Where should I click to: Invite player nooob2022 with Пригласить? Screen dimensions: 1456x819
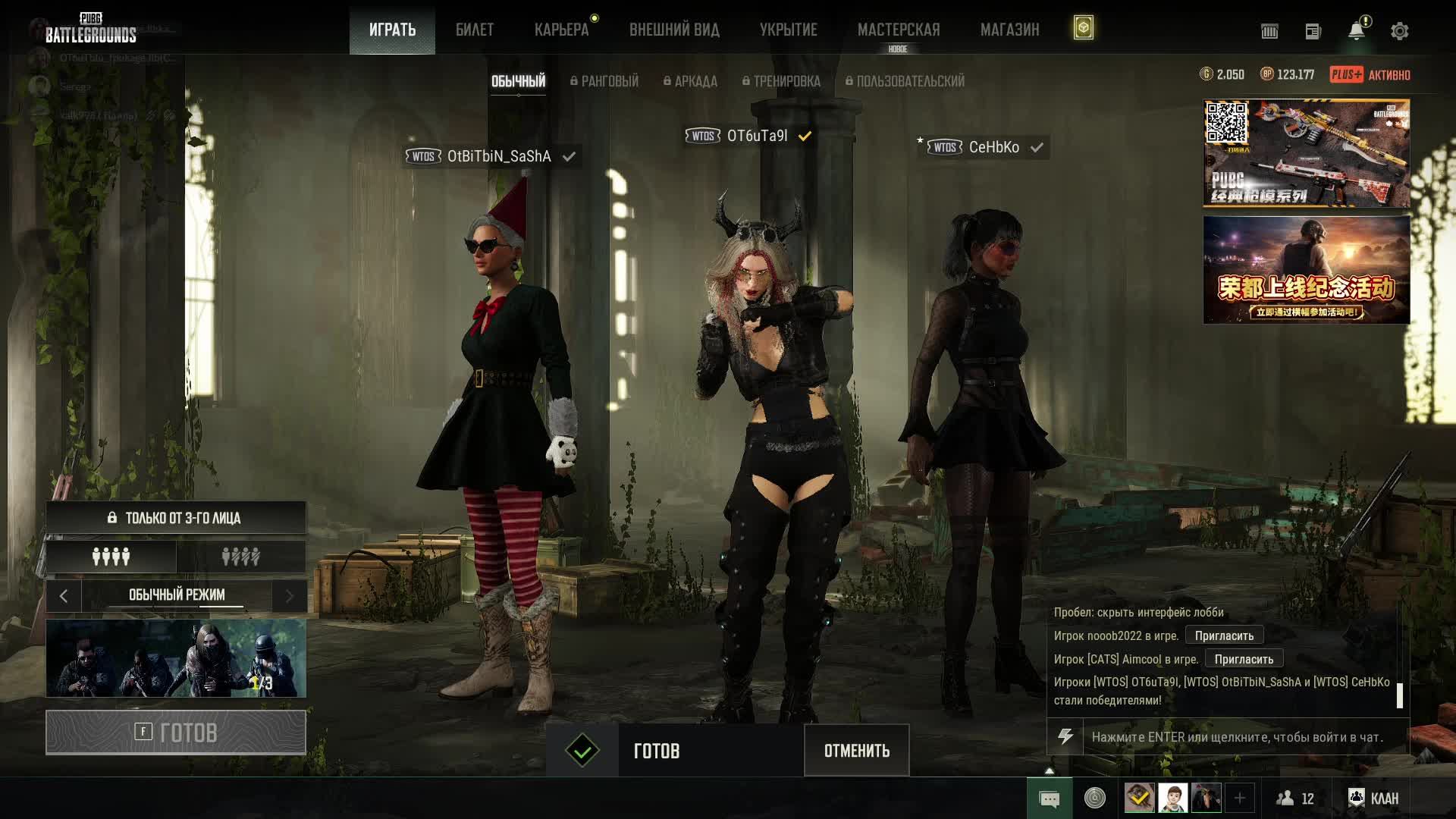[1224, 635]
